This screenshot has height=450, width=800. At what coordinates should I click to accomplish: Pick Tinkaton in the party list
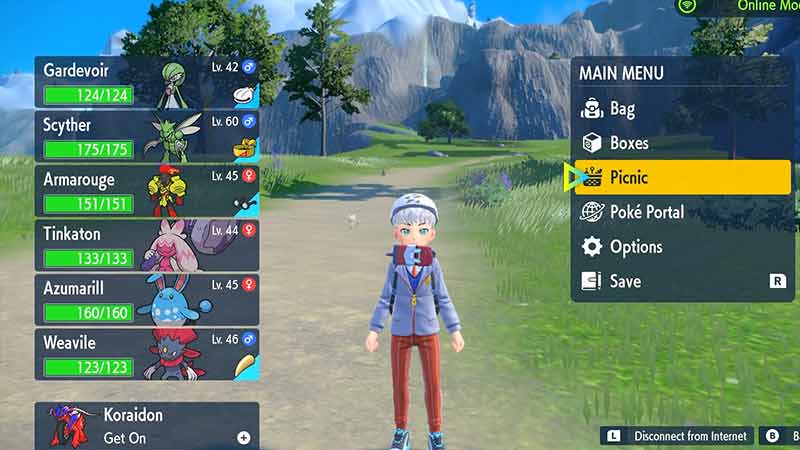tap(147, 245)
